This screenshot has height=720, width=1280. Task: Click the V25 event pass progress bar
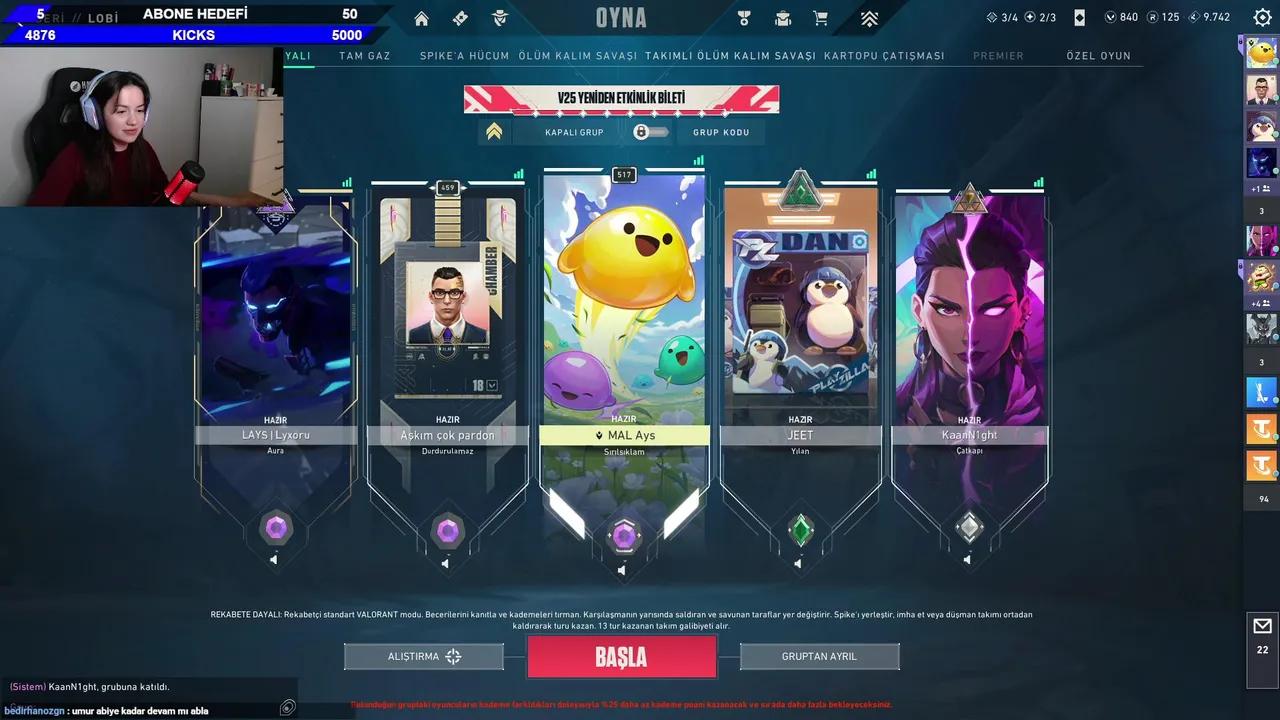[621, 99]
